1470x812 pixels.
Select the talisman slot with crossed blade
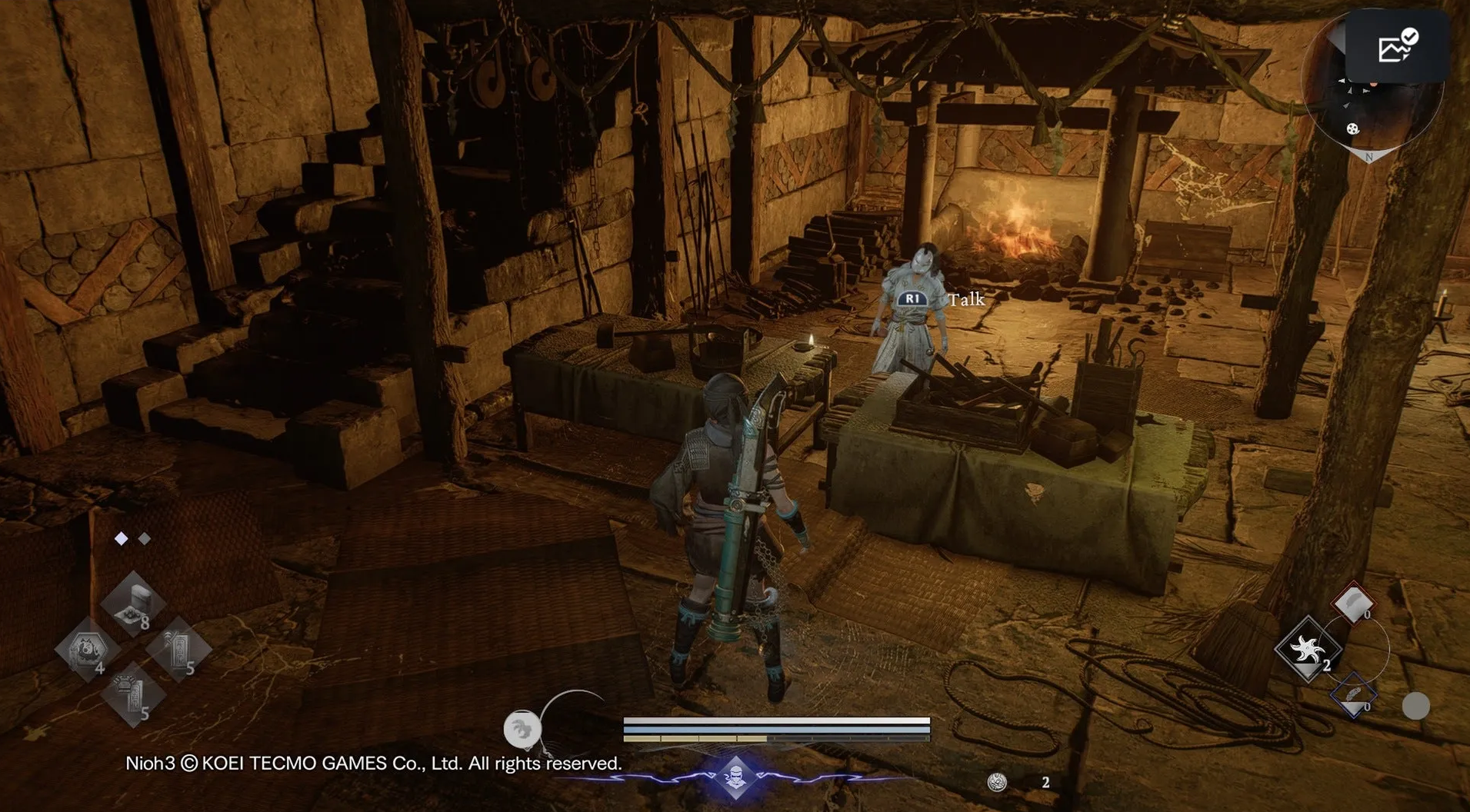click(178, 650)
